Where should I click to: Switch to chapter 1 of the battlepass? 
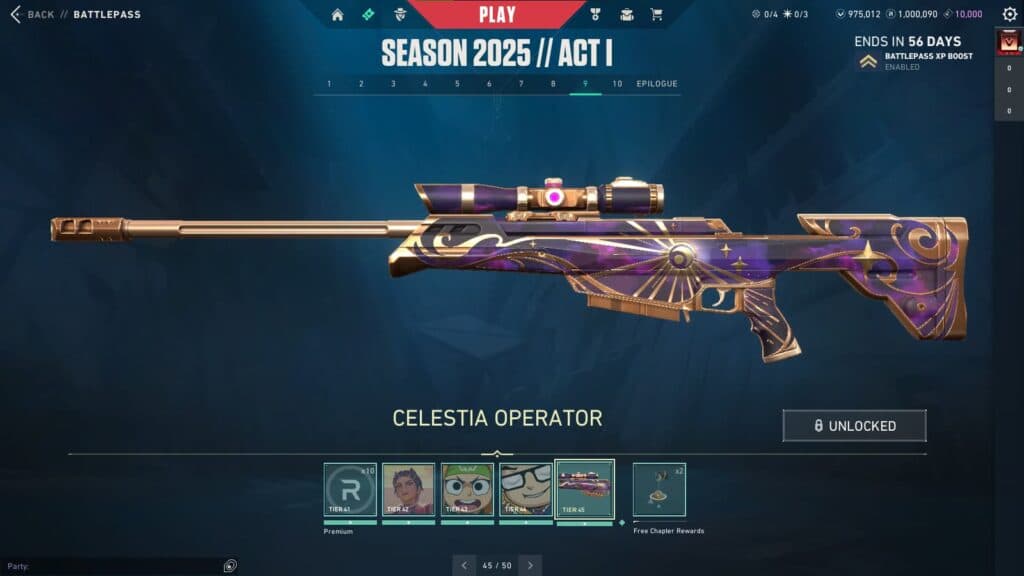[329, 84]
